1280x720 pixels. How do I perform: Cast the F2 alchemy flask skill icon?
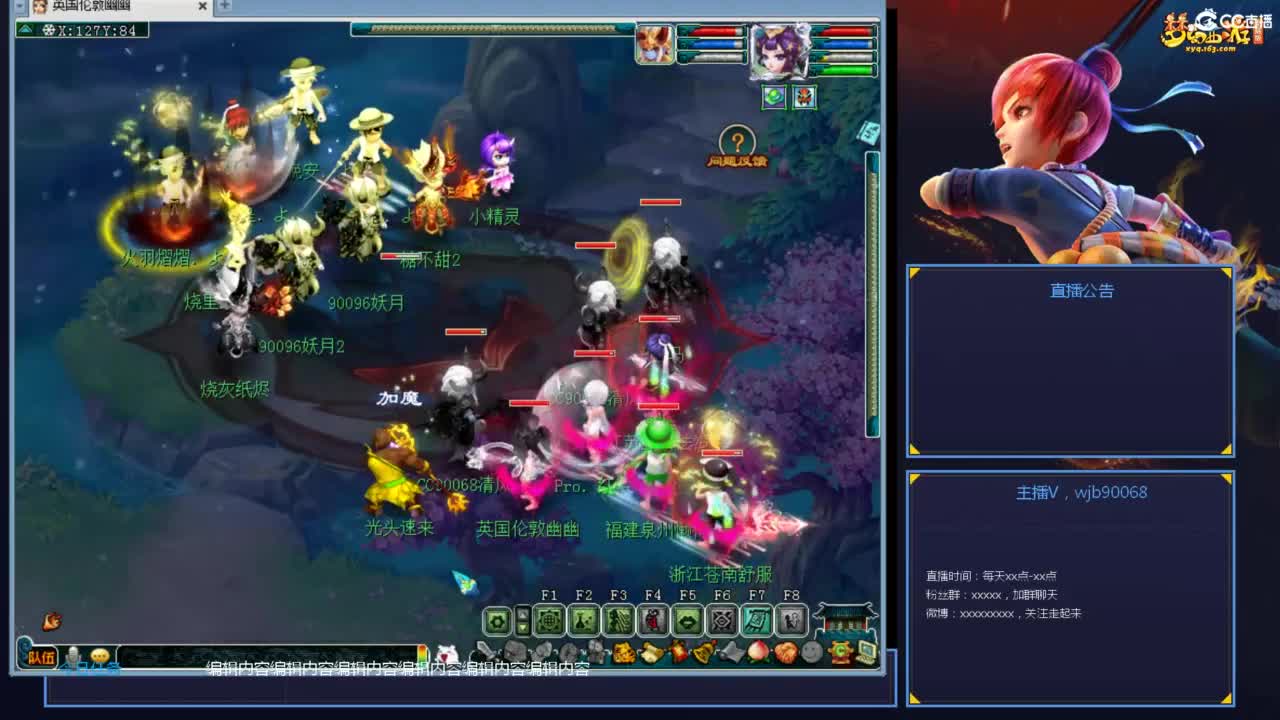tap(585, 621)
